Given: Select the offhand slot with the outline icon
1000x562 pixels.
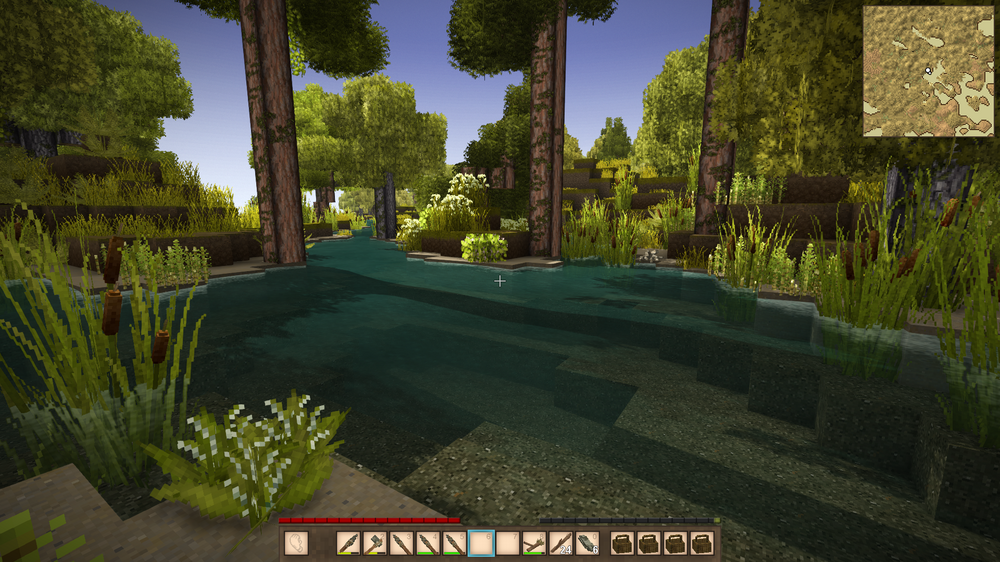Looking at the screenshot, I should point(296,543).
